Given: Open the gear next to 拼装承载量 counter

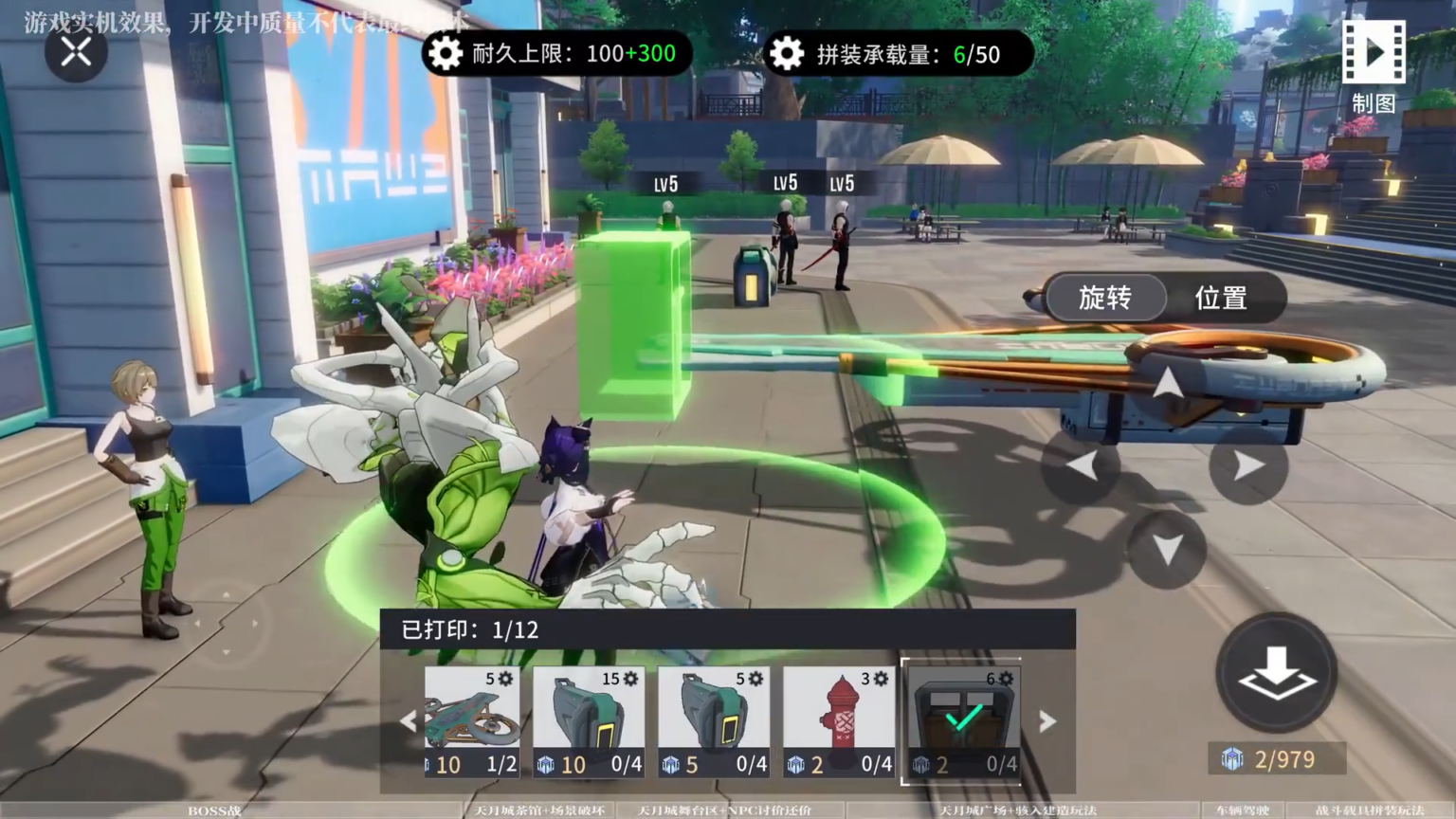Looking at the screenshot, I should pyautogui.click(x=787, y=53).
